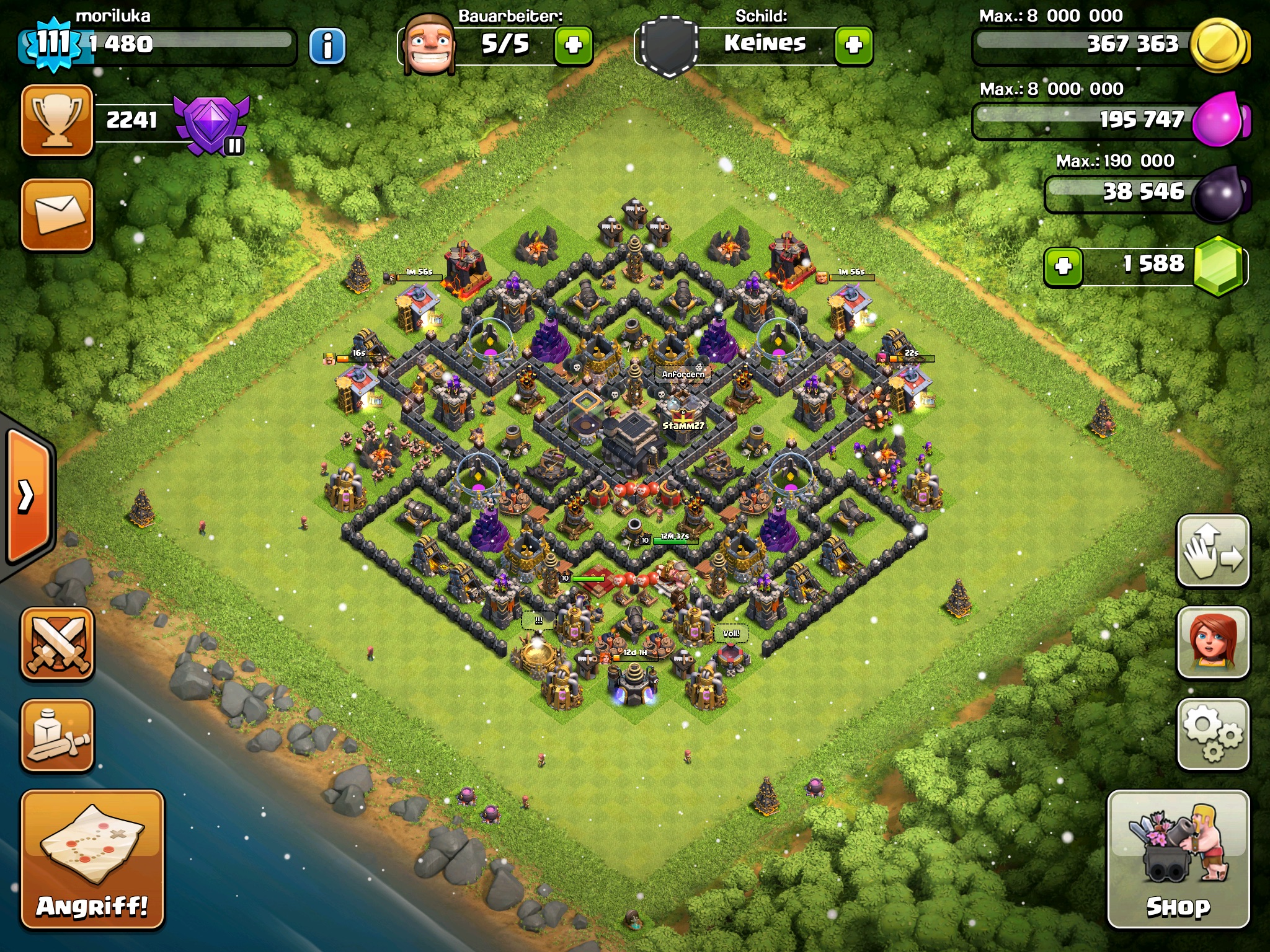This screenshot has height=952, width=1270.
Task: Open the red-haired Valkyrie profile button
Action: click(1212, 642)
